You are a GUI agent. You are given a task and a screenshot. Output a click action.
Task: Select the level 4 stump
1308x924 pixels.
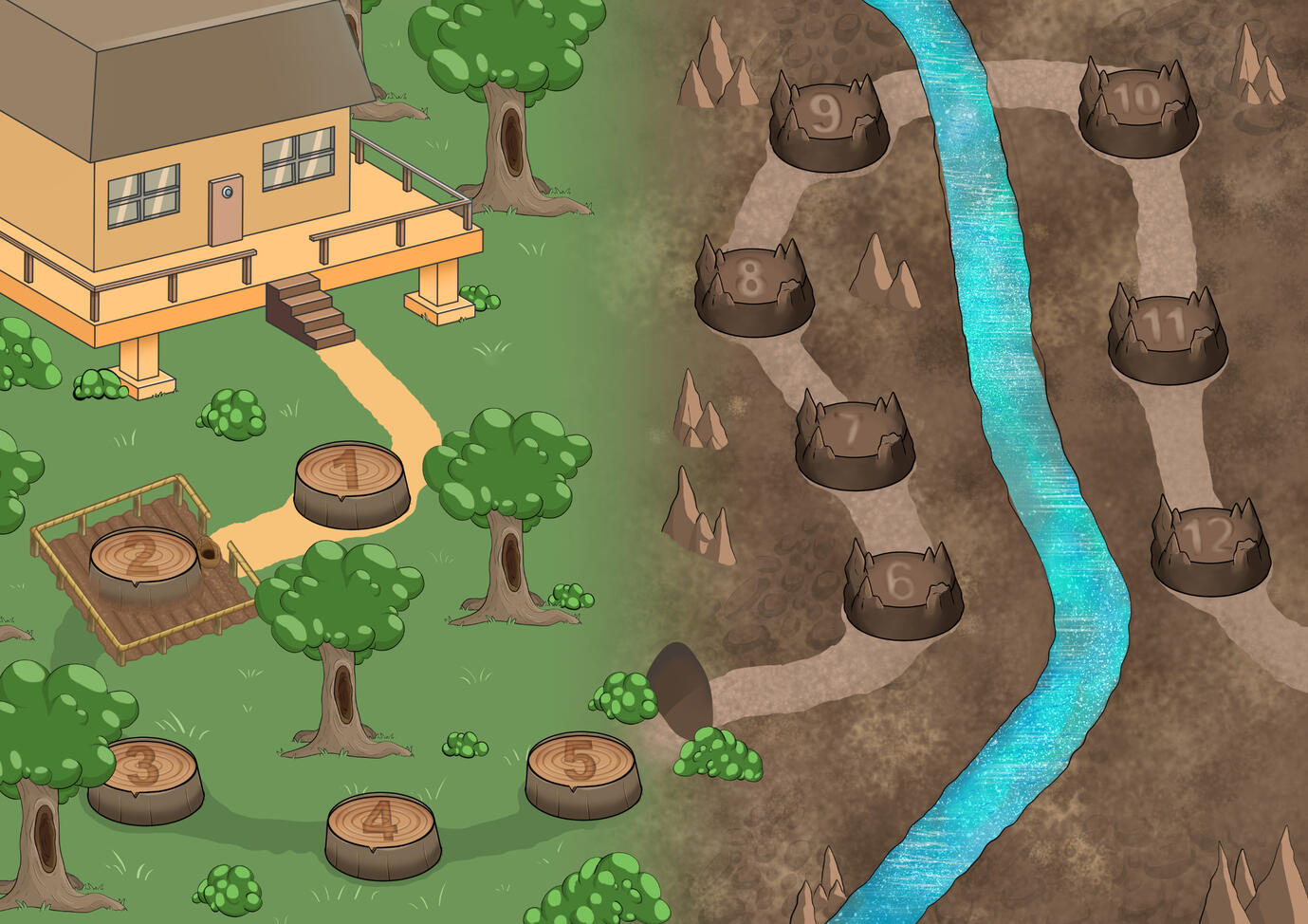click(x=382, y=831)
